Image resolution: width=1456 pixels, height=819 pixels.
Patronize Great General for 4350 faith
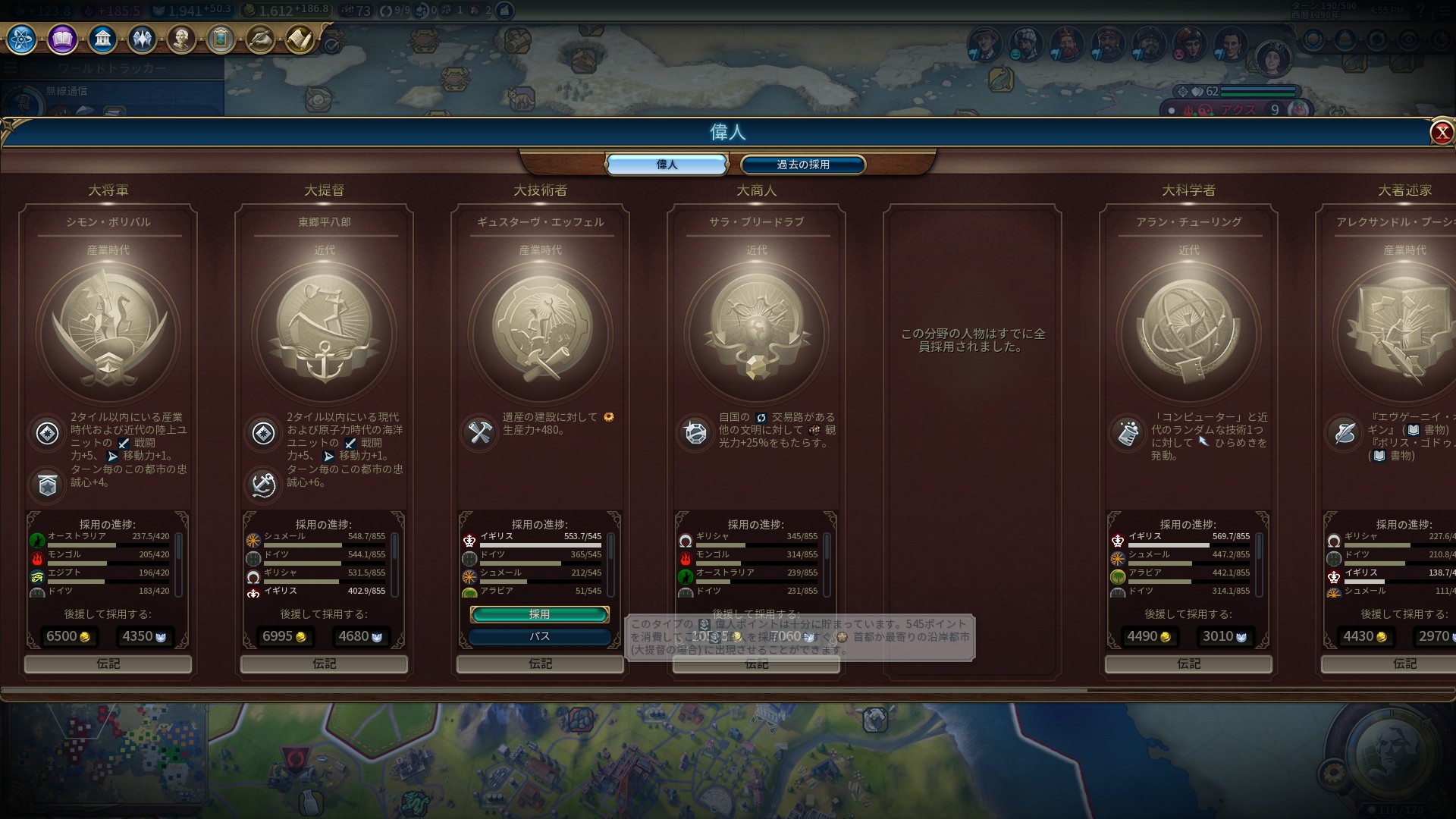tap(144, 636)
